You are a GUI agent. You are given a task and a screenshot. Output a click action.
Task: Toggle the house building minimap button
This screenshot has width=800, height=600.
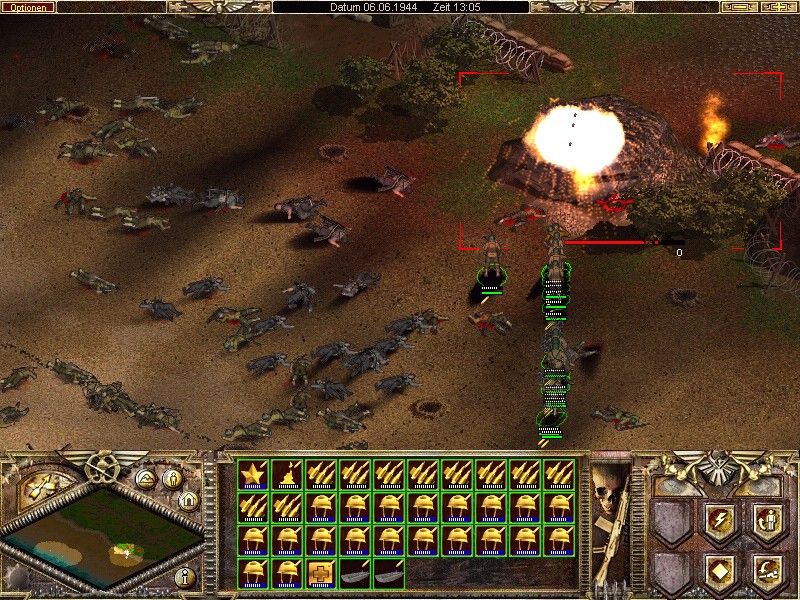(x=186, y=499)
